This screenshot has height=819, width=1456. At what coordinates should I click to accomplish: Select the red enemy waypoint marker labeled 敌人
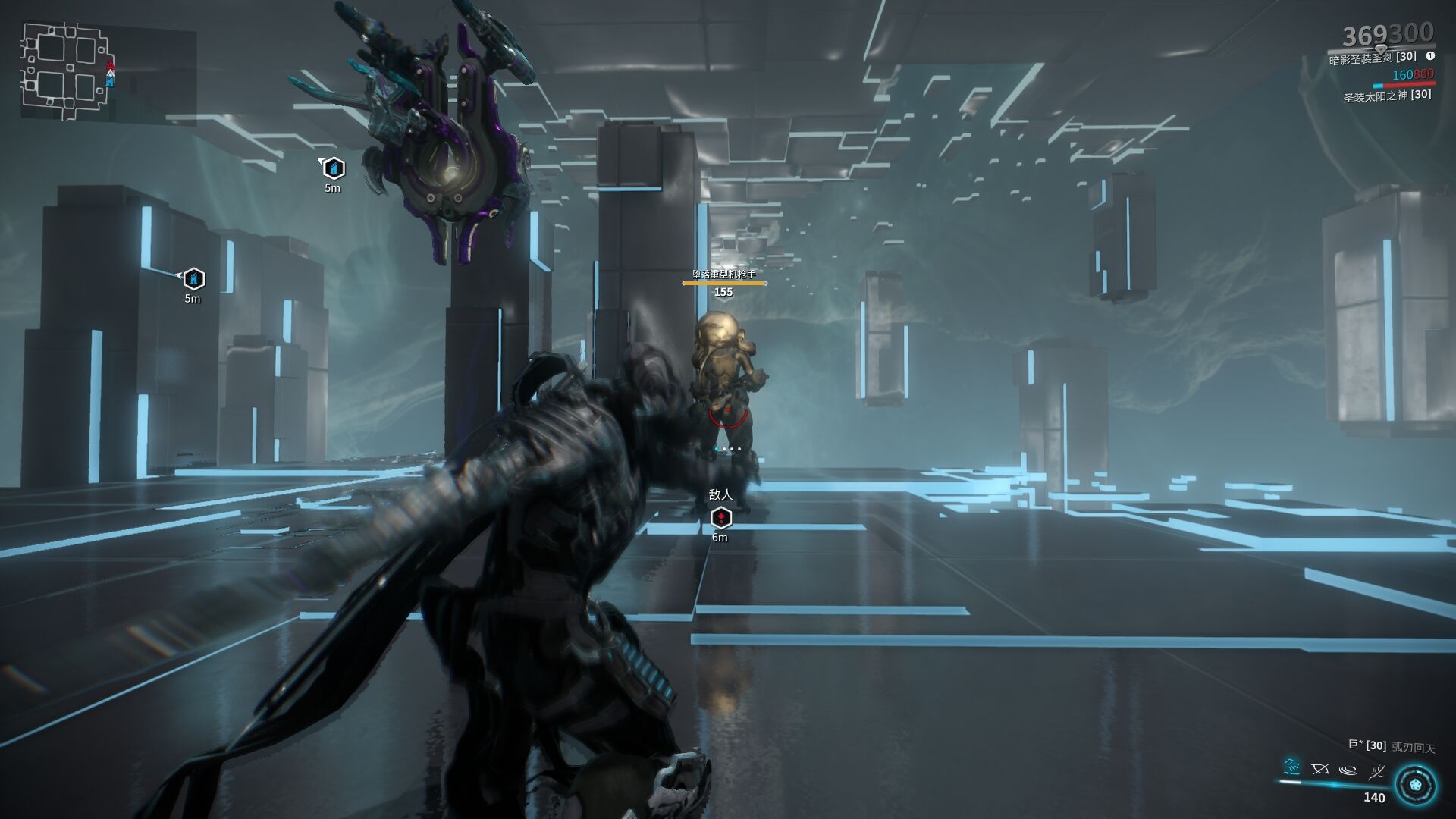coord(720,518)
